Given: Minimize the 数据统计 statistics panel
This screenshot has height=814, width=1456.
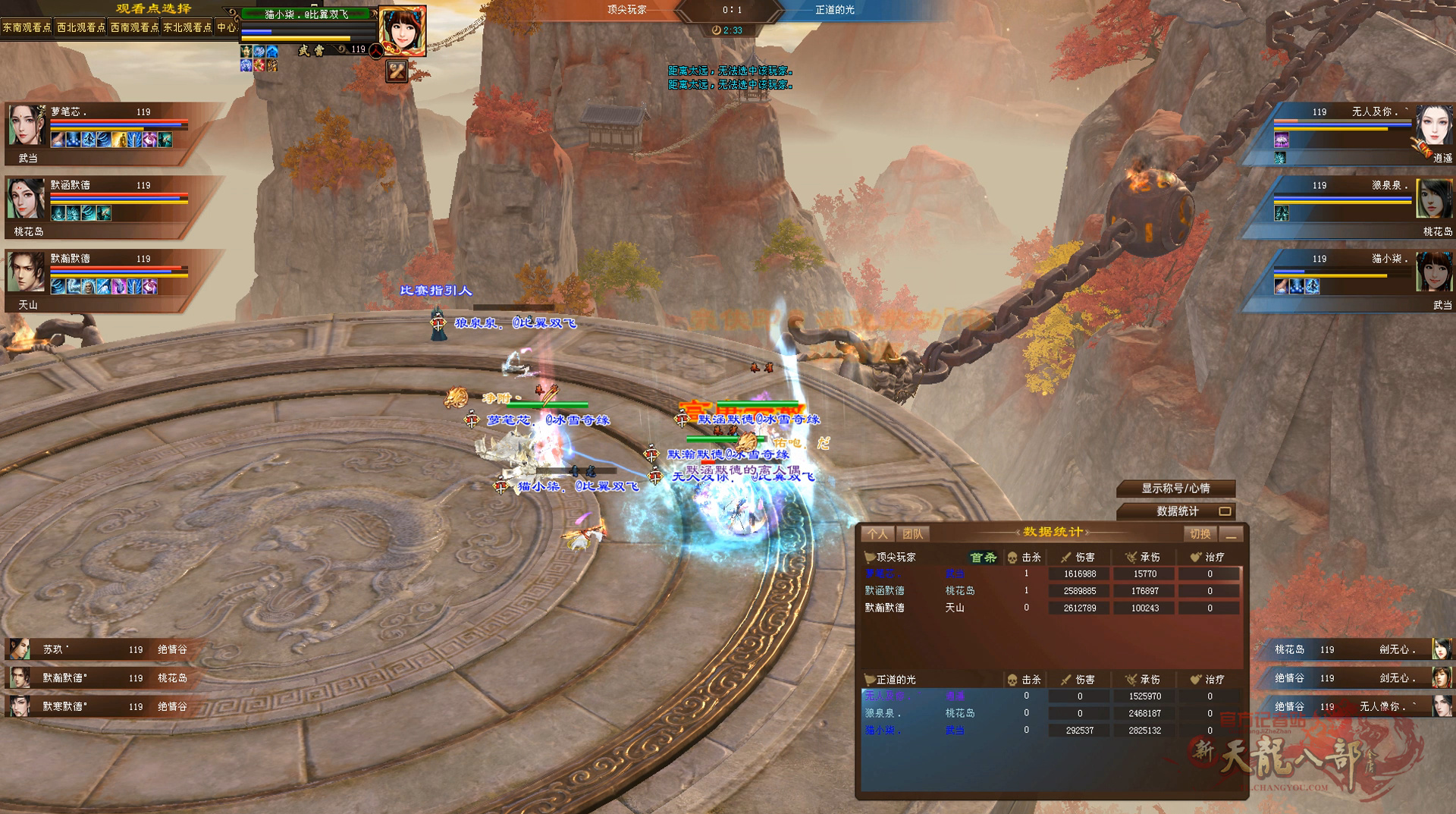Looking at the screenshot, I should (x=1232, y=534).
